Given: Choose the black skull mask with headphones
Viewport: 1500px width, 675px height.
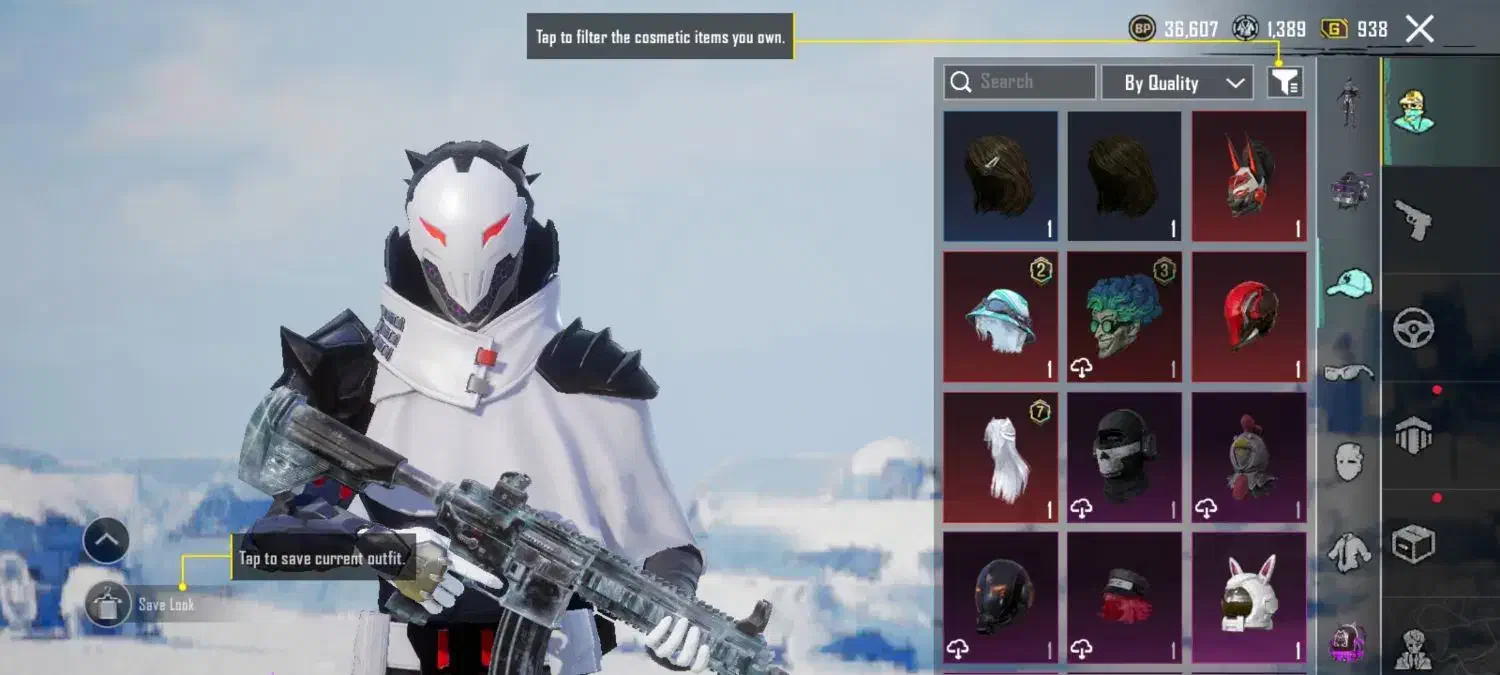Looking at the screenshot, I should [1124, 457].
